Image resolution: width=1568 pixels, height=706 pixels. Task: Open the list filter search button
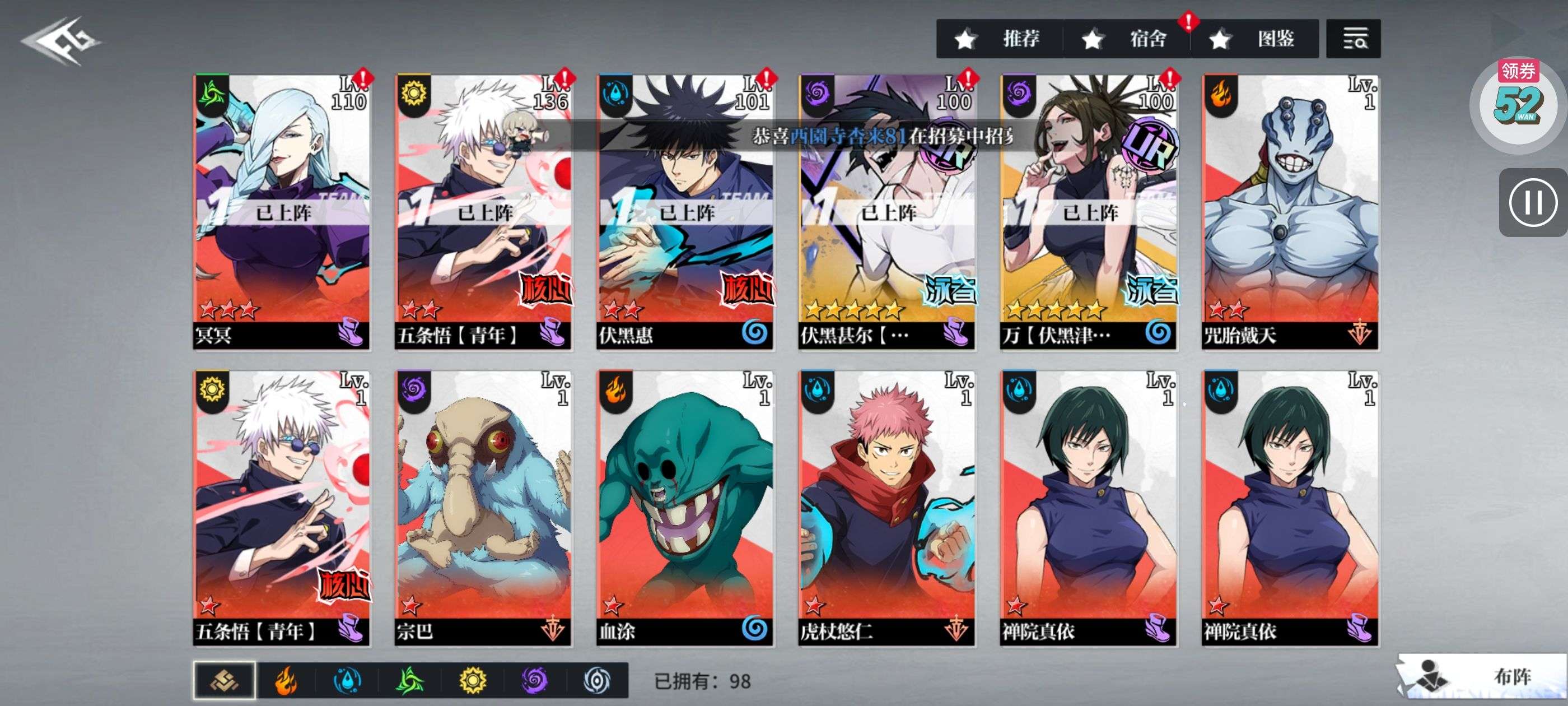[x=1352, y=39]
